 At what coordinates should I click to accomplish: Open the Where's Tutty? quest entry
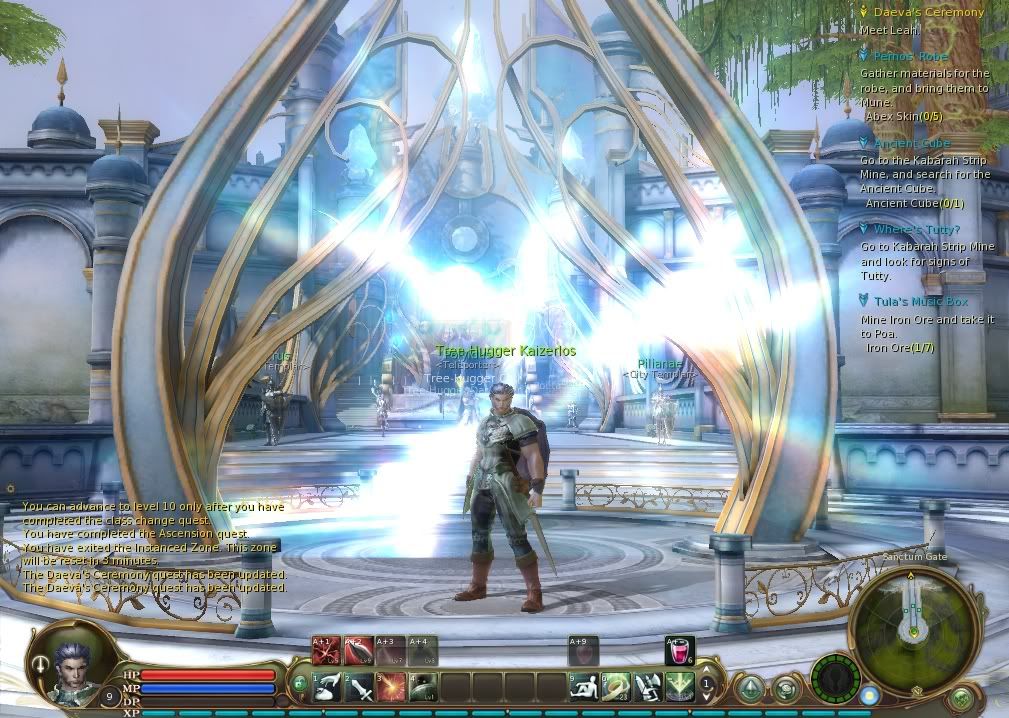pyautogui.click(x=916, y=230)
